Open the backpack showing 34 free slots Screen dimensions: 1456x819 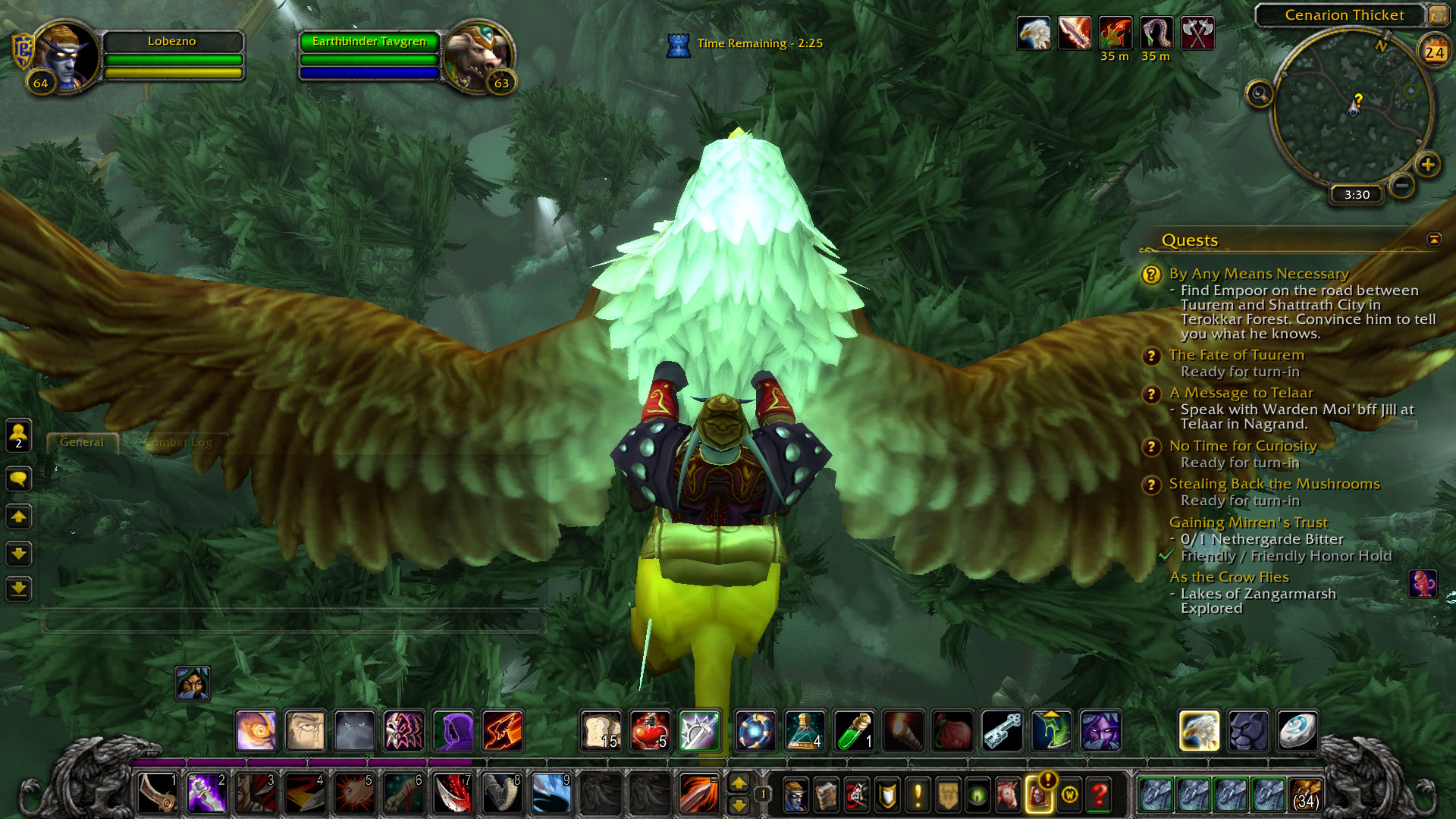click(x=1305, y=795)
